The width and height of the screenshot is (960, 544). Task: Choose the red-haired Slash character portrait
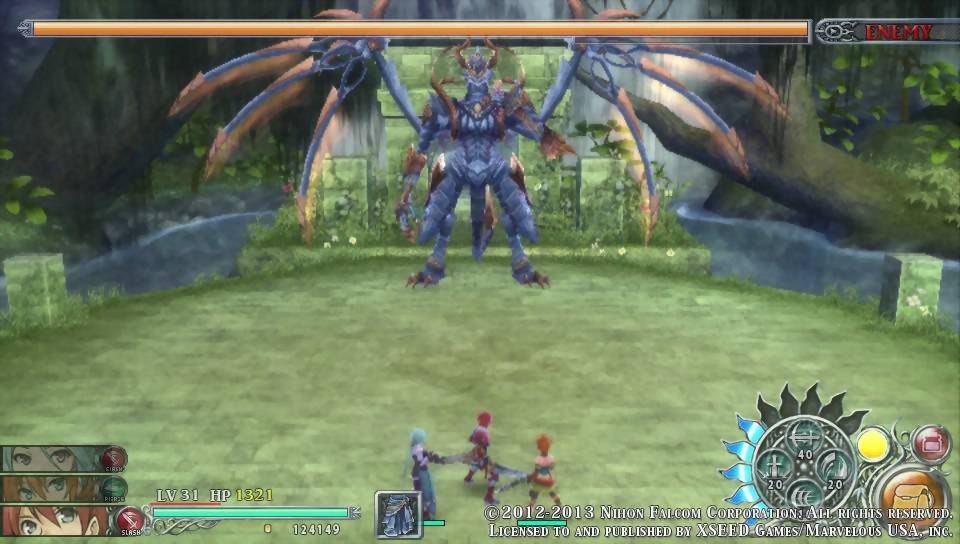click(x=52, y=520)
